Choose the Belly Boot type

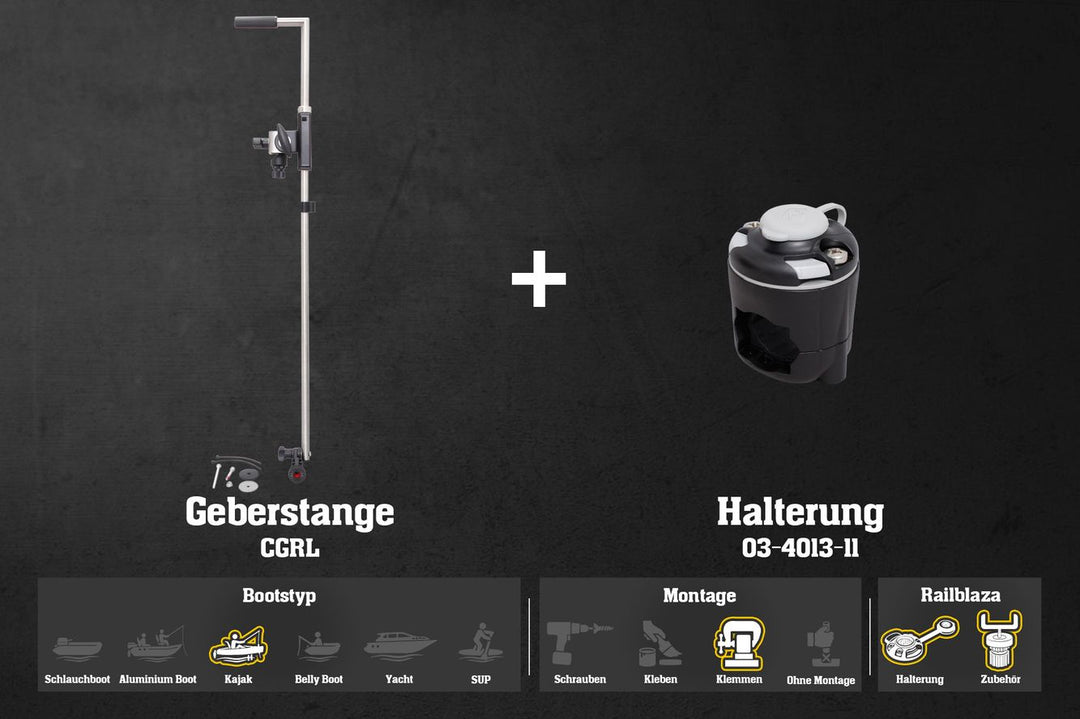319,646
